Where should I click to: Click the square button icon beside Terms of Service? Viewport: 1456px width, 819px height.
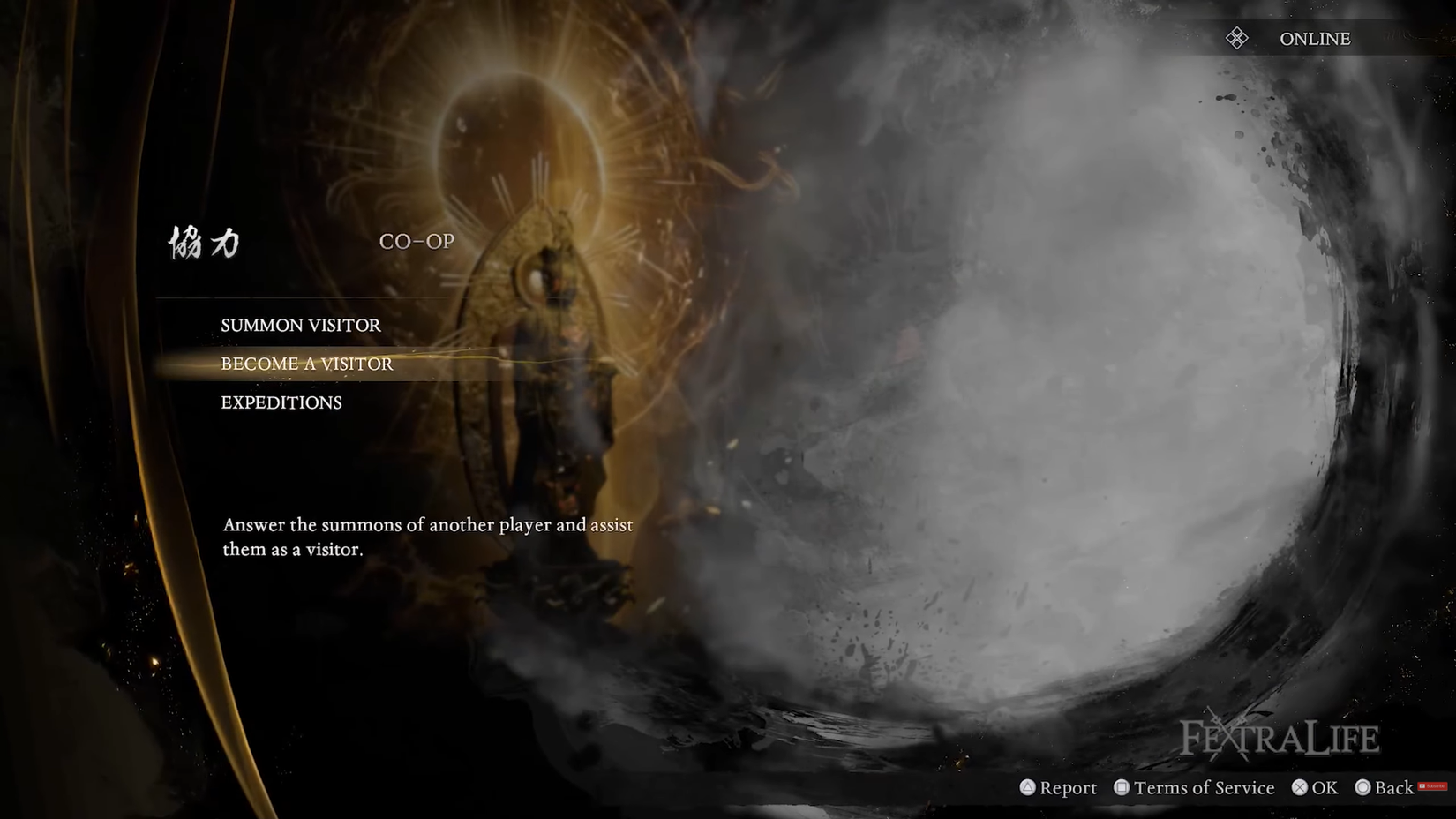(1122, 787)
